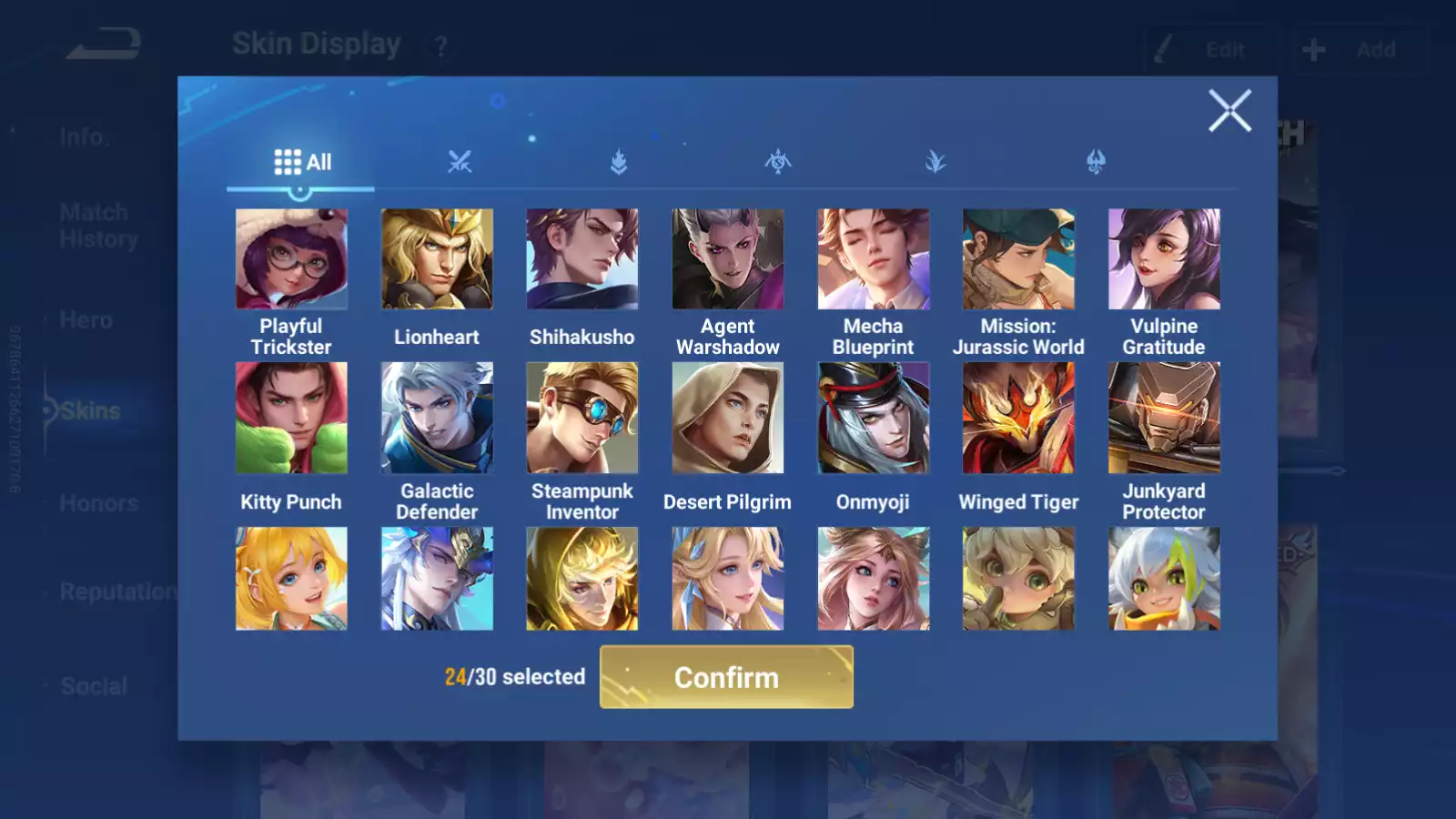The width and height of the screenshot is (1456, 819).
Task: Pick the Desert Pilgrim skin
Action: coord(728,418)
